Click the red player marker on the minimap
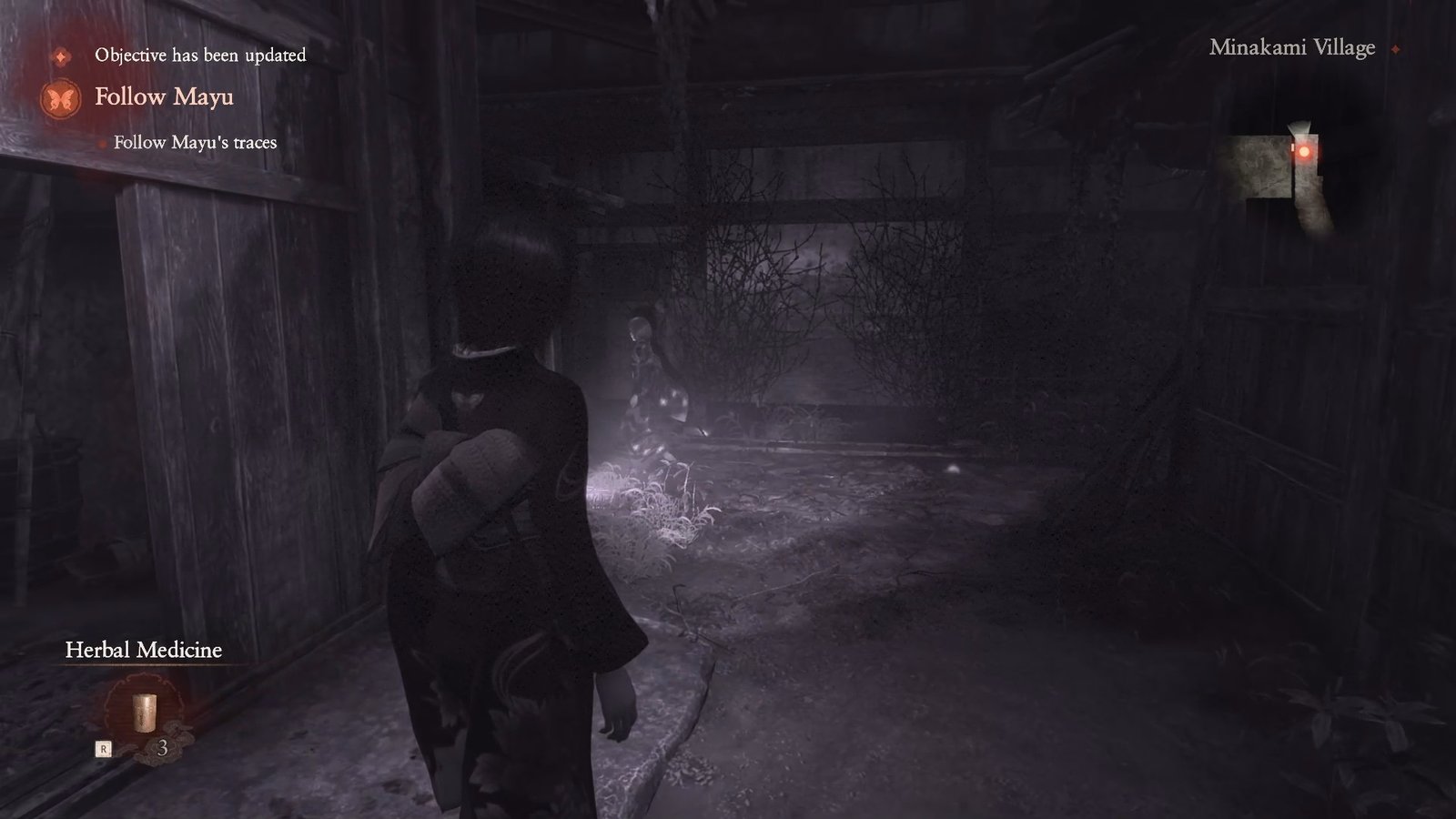This screenshot has width=1456, height=819. tap(1303, 152)
